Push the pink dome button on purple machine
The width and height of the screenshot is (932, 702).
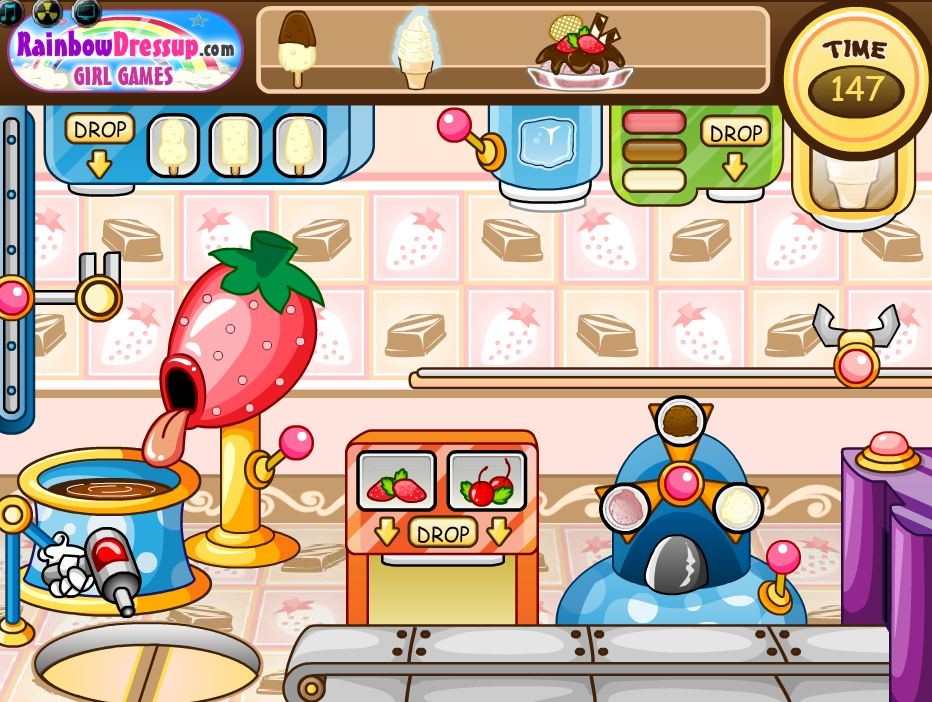coord(887,447)
